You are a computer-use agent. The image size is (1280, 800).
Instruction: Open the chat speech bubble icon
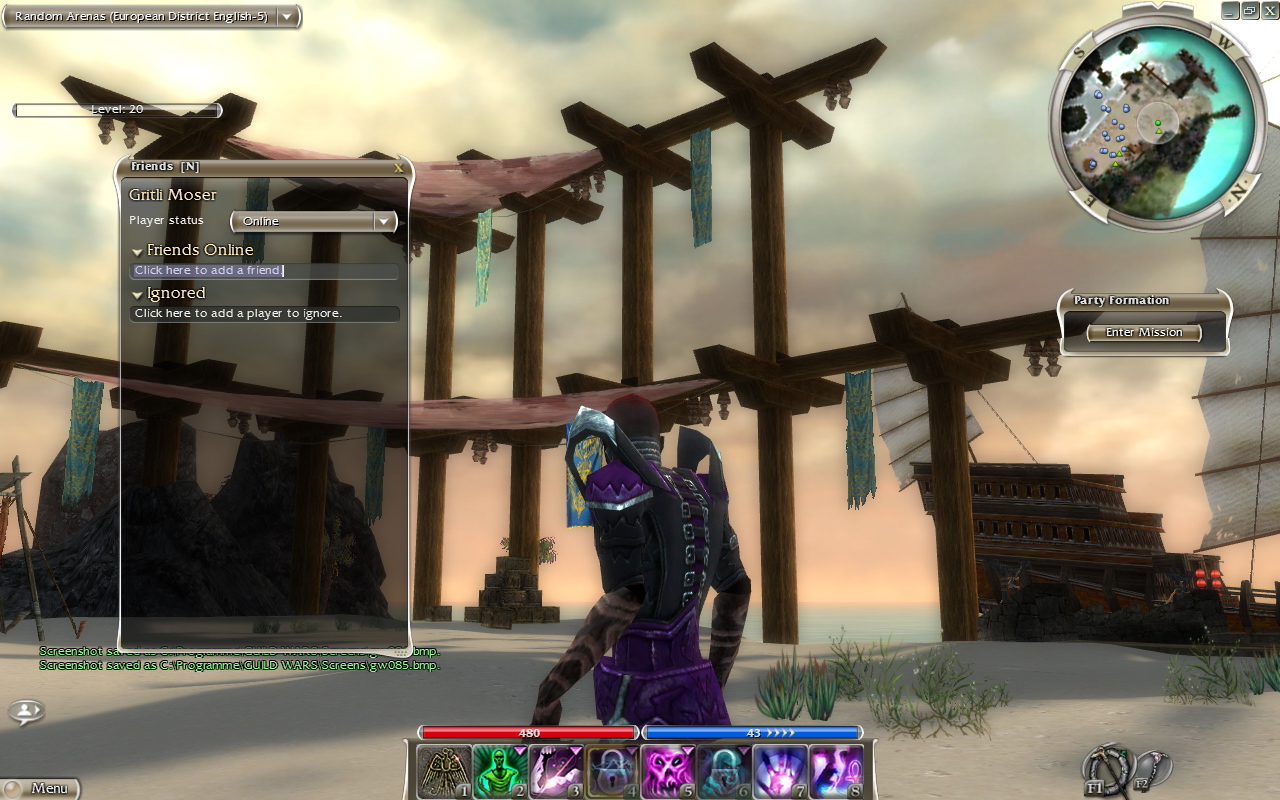[x=26, y=711]
